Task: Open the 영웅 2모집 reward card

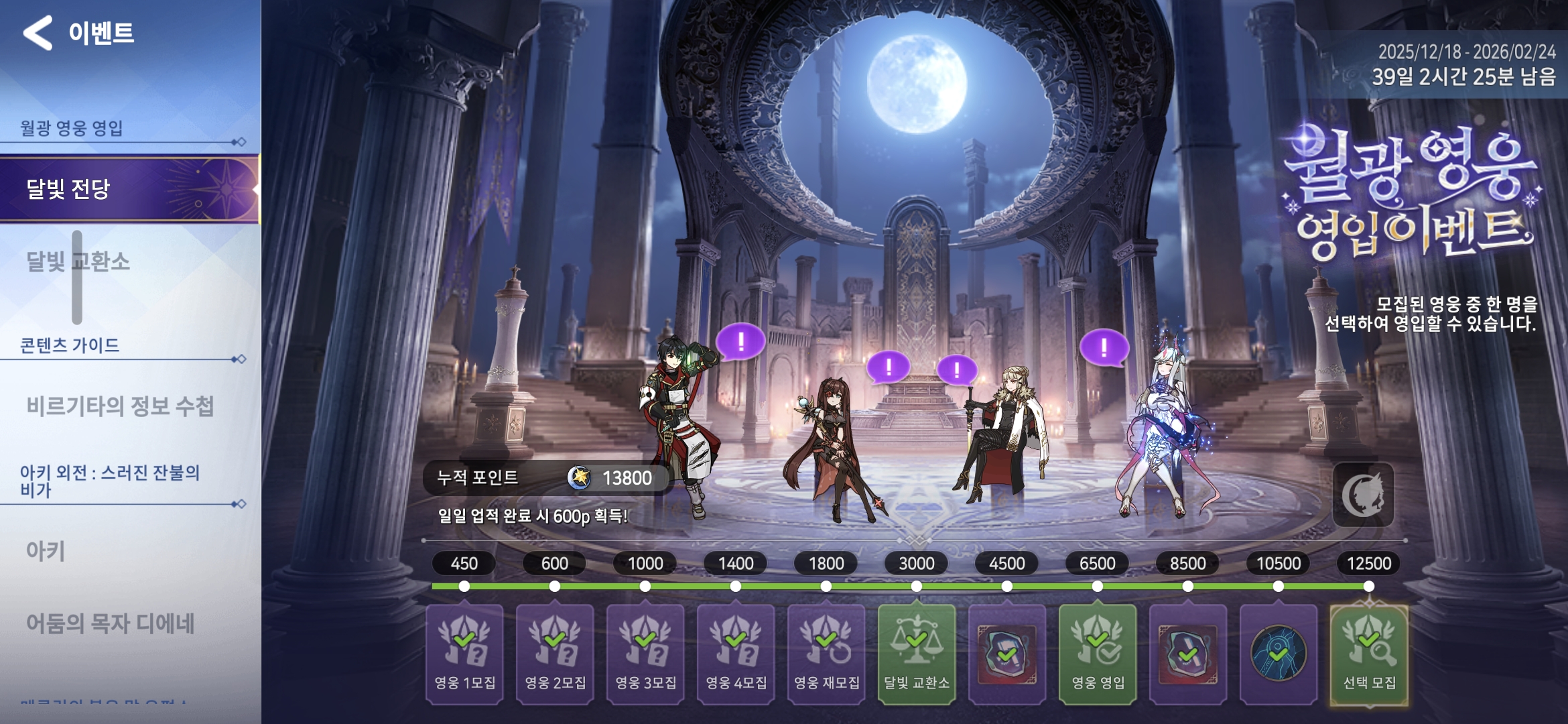Action: pos(555,654)
